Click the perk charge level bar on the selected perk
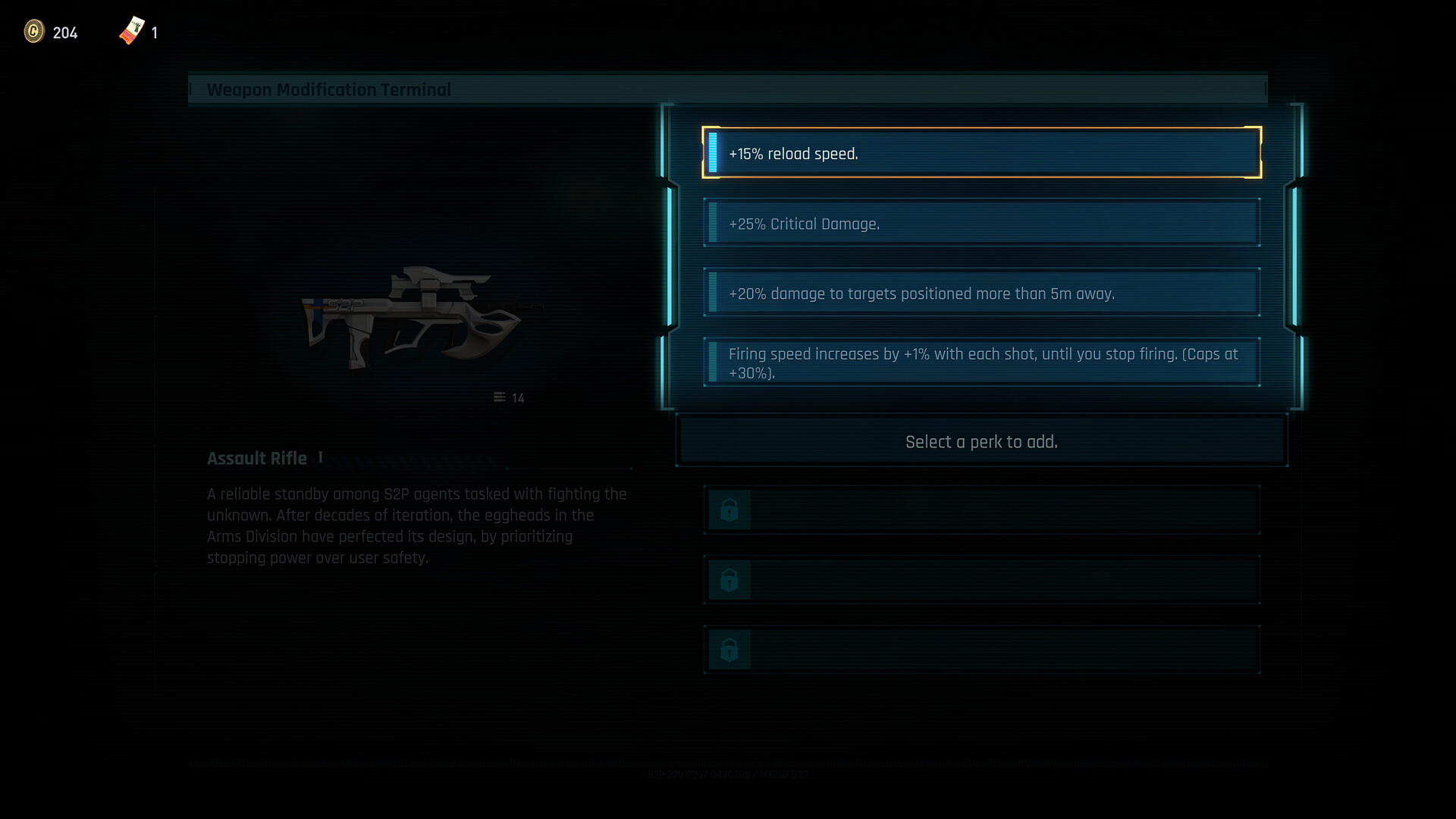Screen dimensions: 1456x819 click(714, 152)
